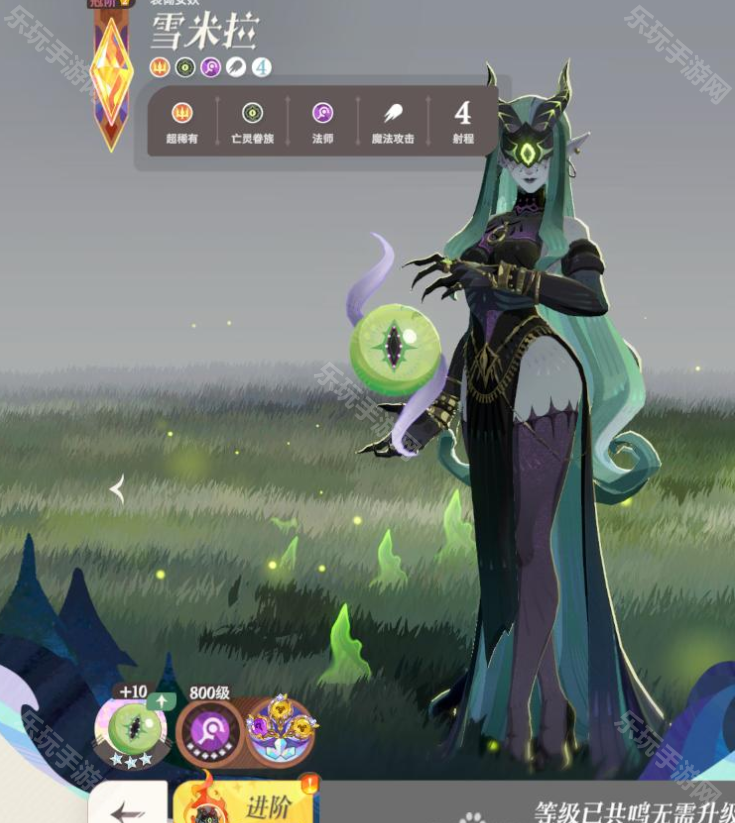This screenshot has height=823, width=735.
Task: Switch to previous hero with left arrow
Action: point(117,490)
